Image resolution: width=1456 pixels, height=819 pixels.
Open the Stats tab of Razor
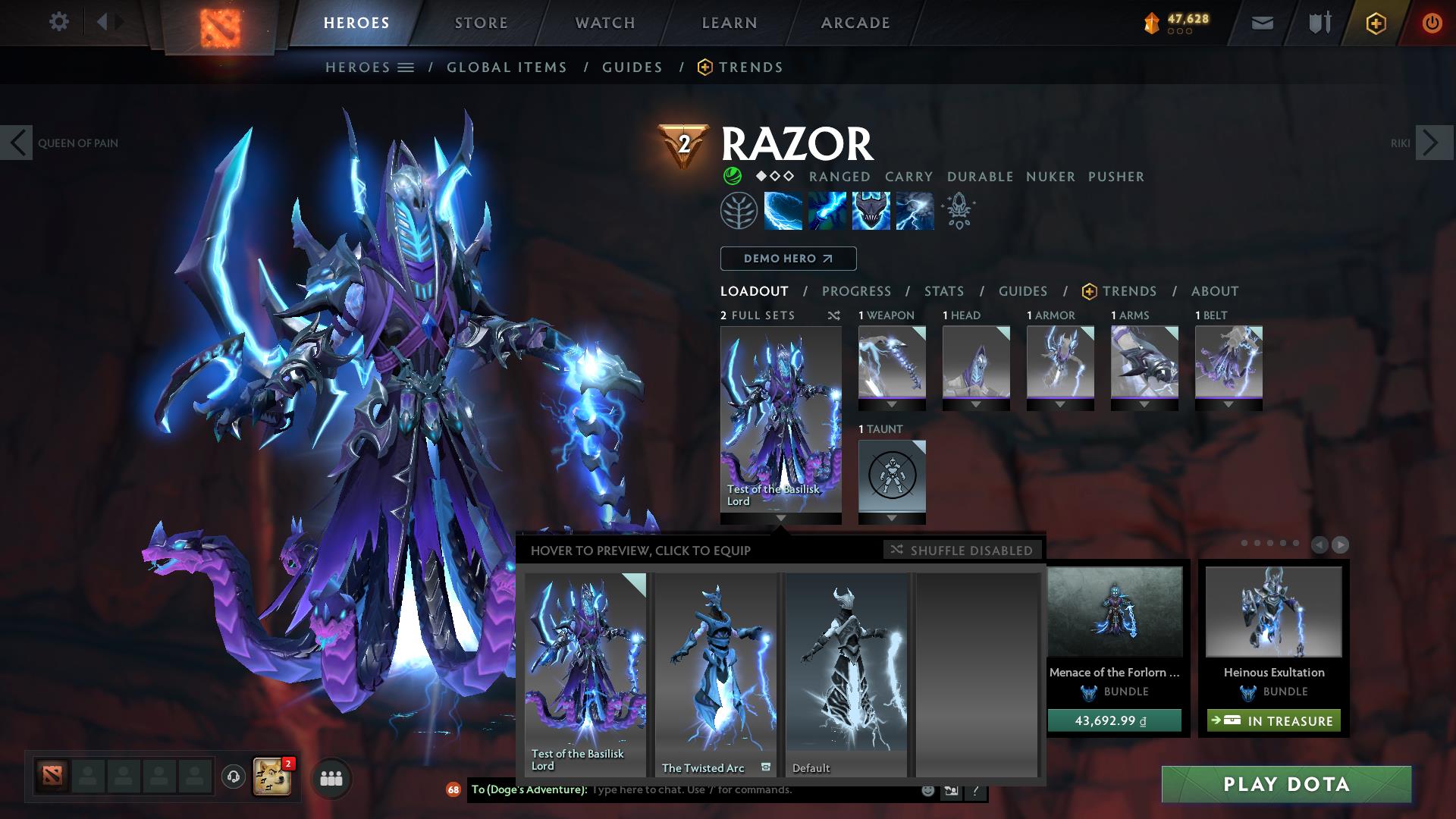point(943,290)
